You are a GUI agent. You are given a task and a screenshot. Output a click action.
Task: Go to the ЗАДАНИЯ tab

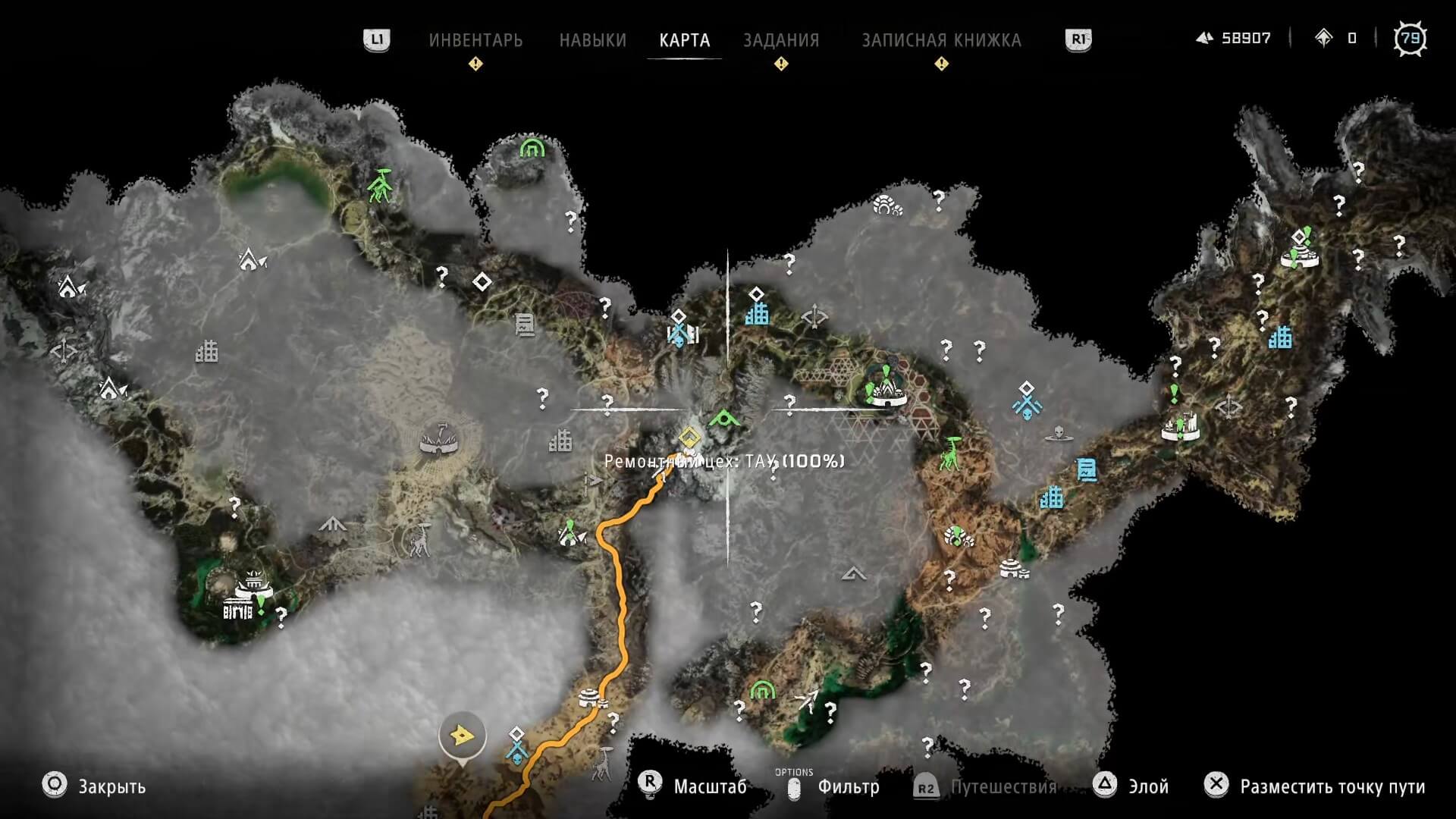click(781, 40)
